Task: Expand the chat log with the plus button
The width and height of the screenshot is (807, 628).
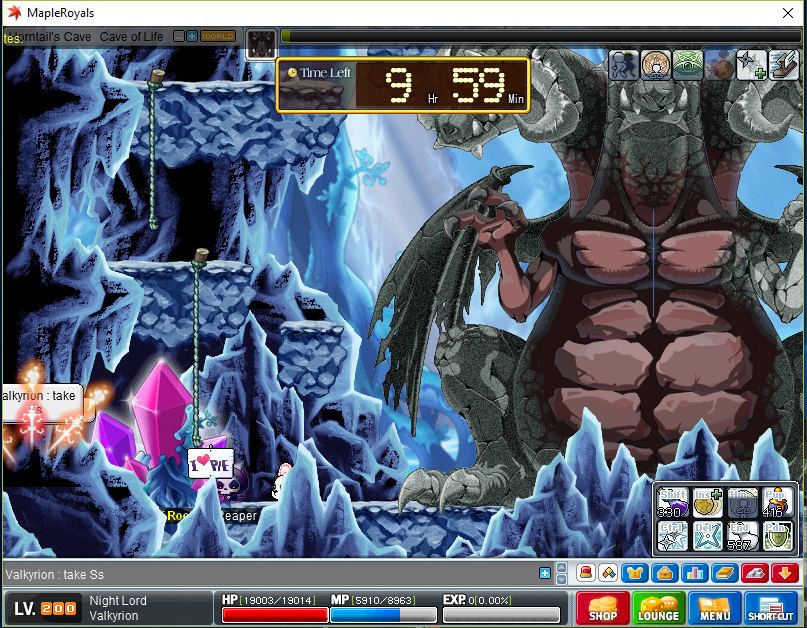Action: (x=545, y=573)
